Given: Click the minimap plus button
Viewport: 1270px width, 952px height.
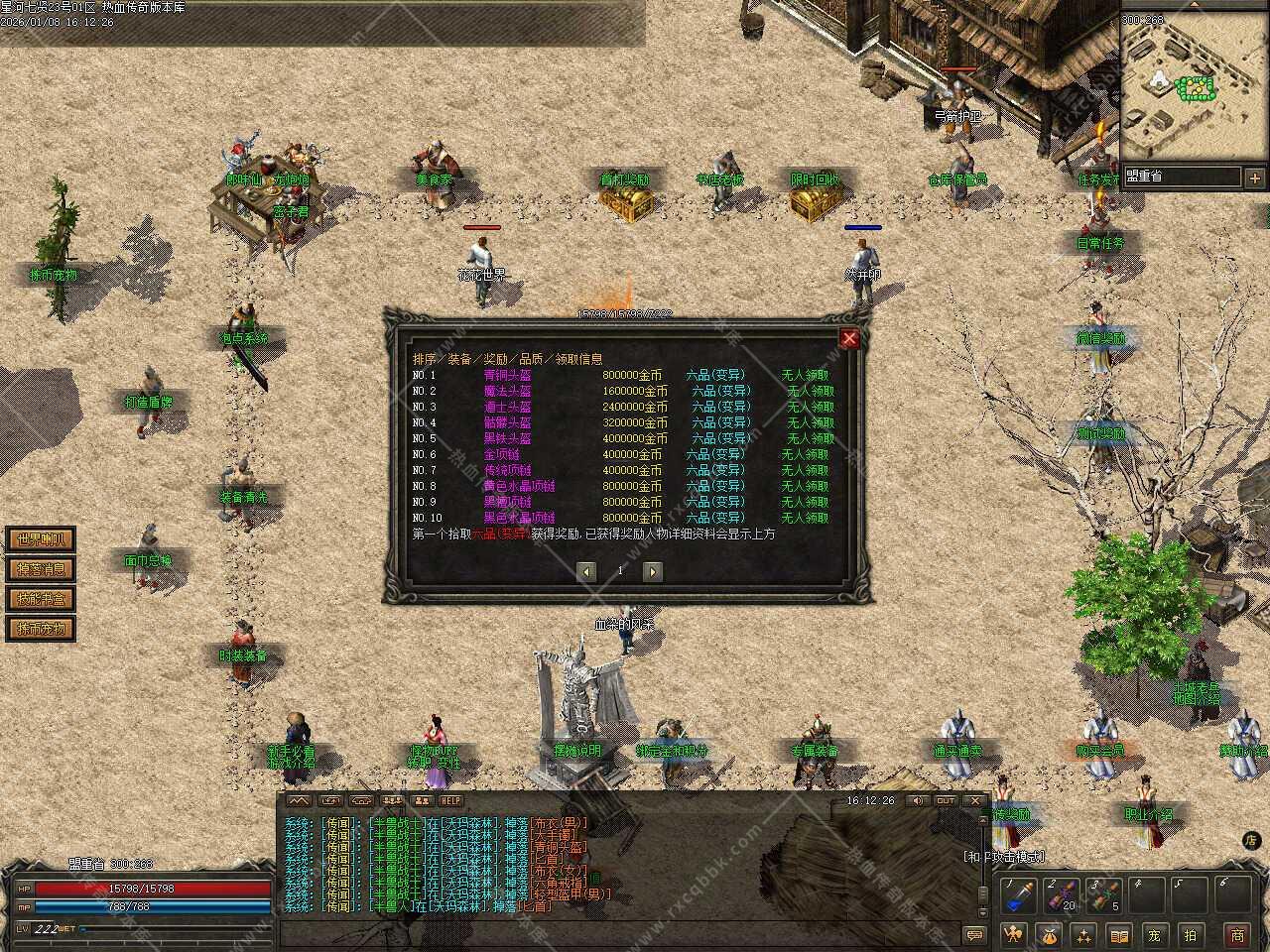Looking at the screenshot, I should (x=1255, y=178).
